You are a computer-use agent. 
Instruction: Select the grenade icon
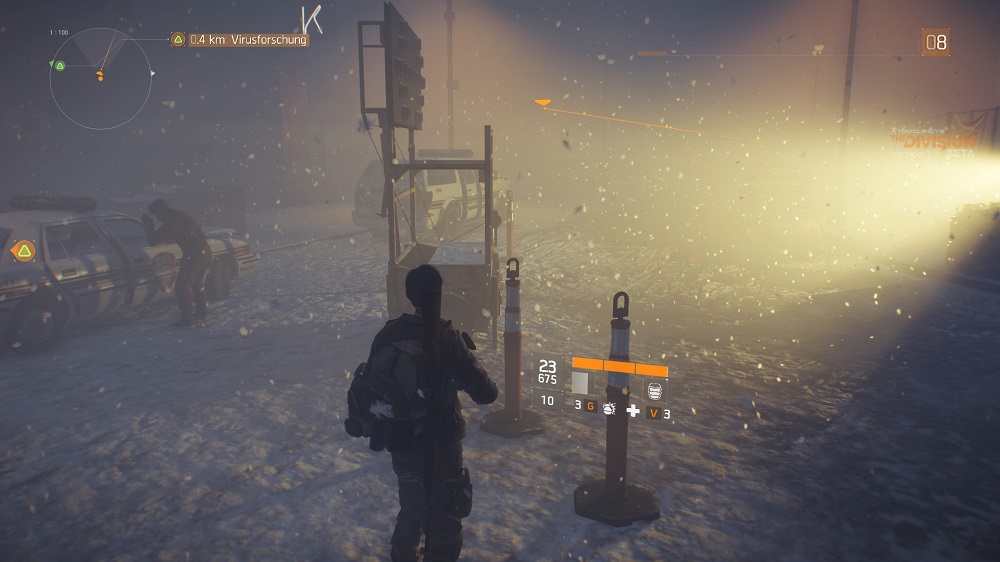point(607,407)
